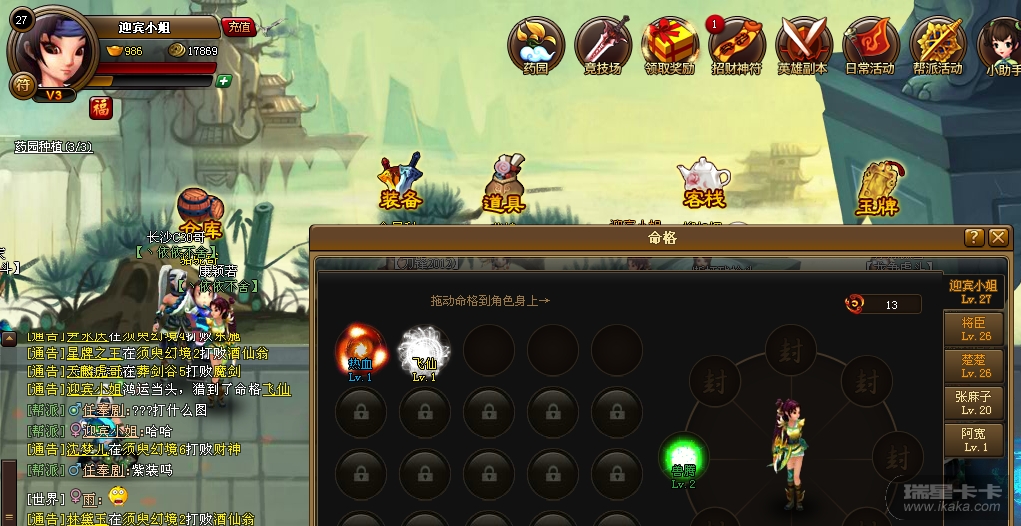Show 日常活动 daily activities
The image size is (1021, 526).
[870, 45]
